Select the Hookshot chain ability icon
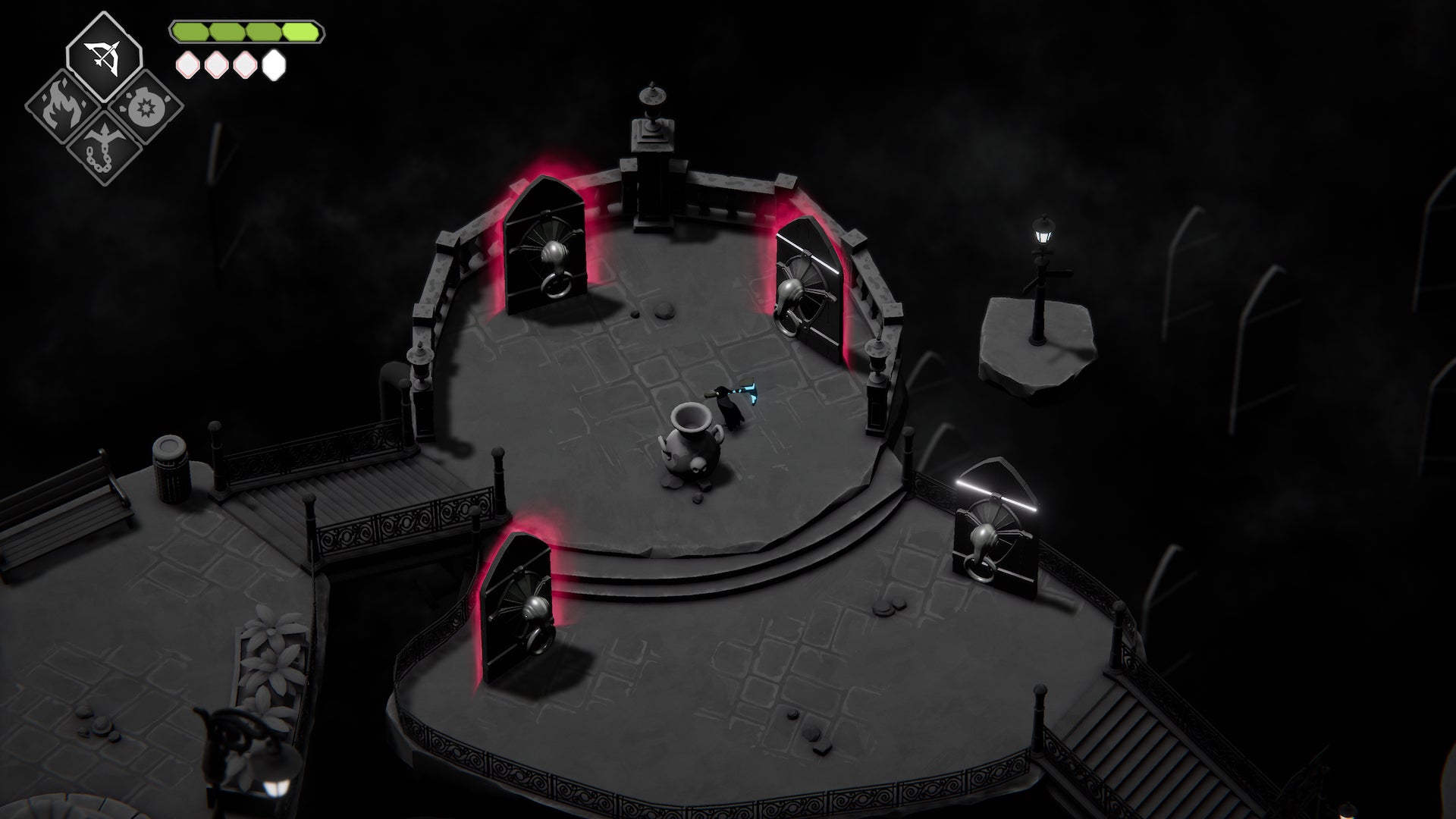 (x=106, y=148)
